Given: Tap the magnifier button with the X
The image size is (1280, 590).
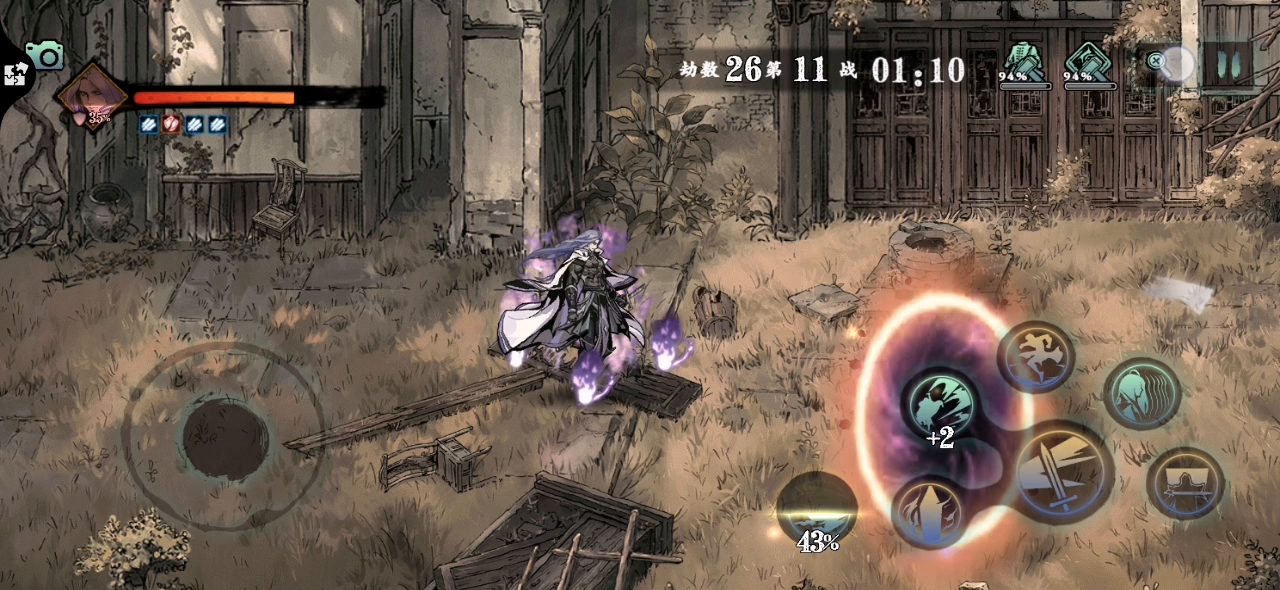Looking at the screenshot, I should pos(1167,64).
